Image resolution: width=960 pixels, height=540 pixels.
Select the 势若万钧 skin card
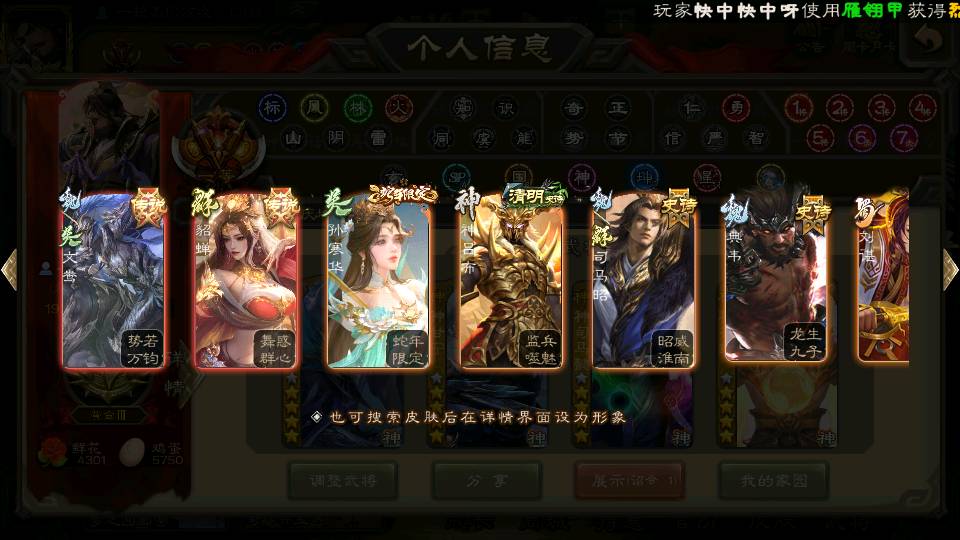[x=112, y=280]
